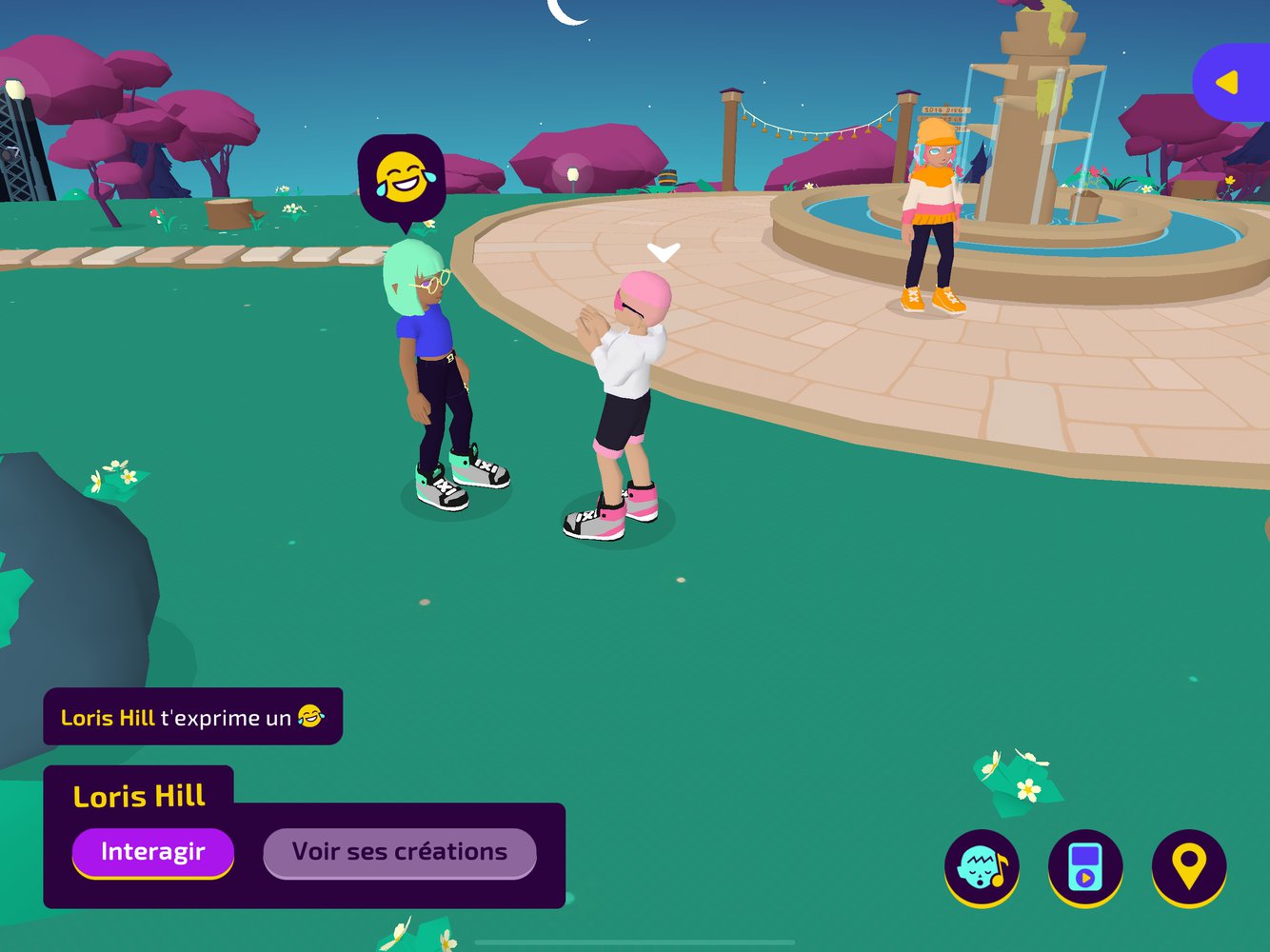1270x952 pixels.
Task: Open the map location pin
Action: click(1189, 867)
